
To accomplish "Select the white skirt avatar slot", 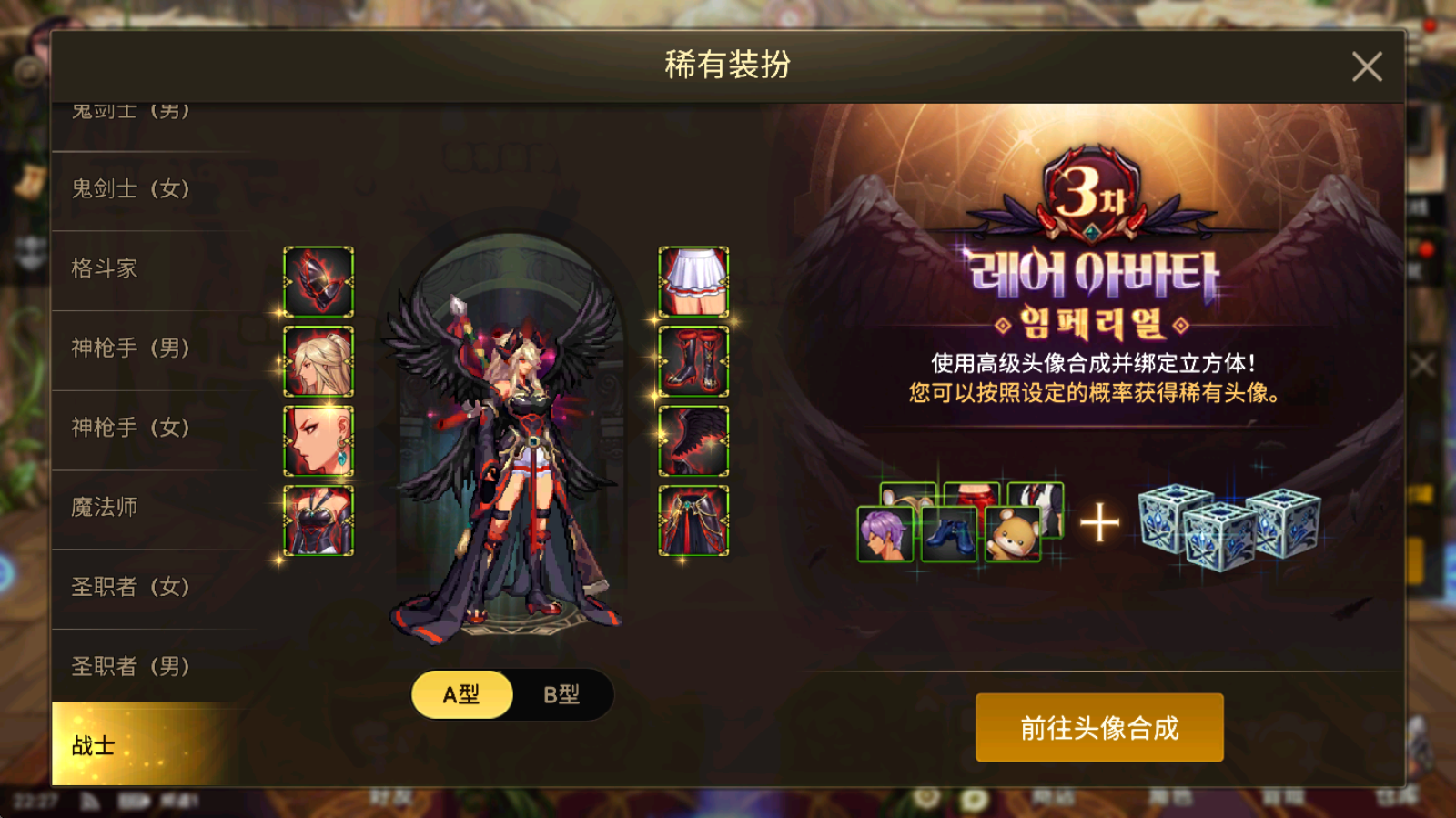I will click(692, 279).
